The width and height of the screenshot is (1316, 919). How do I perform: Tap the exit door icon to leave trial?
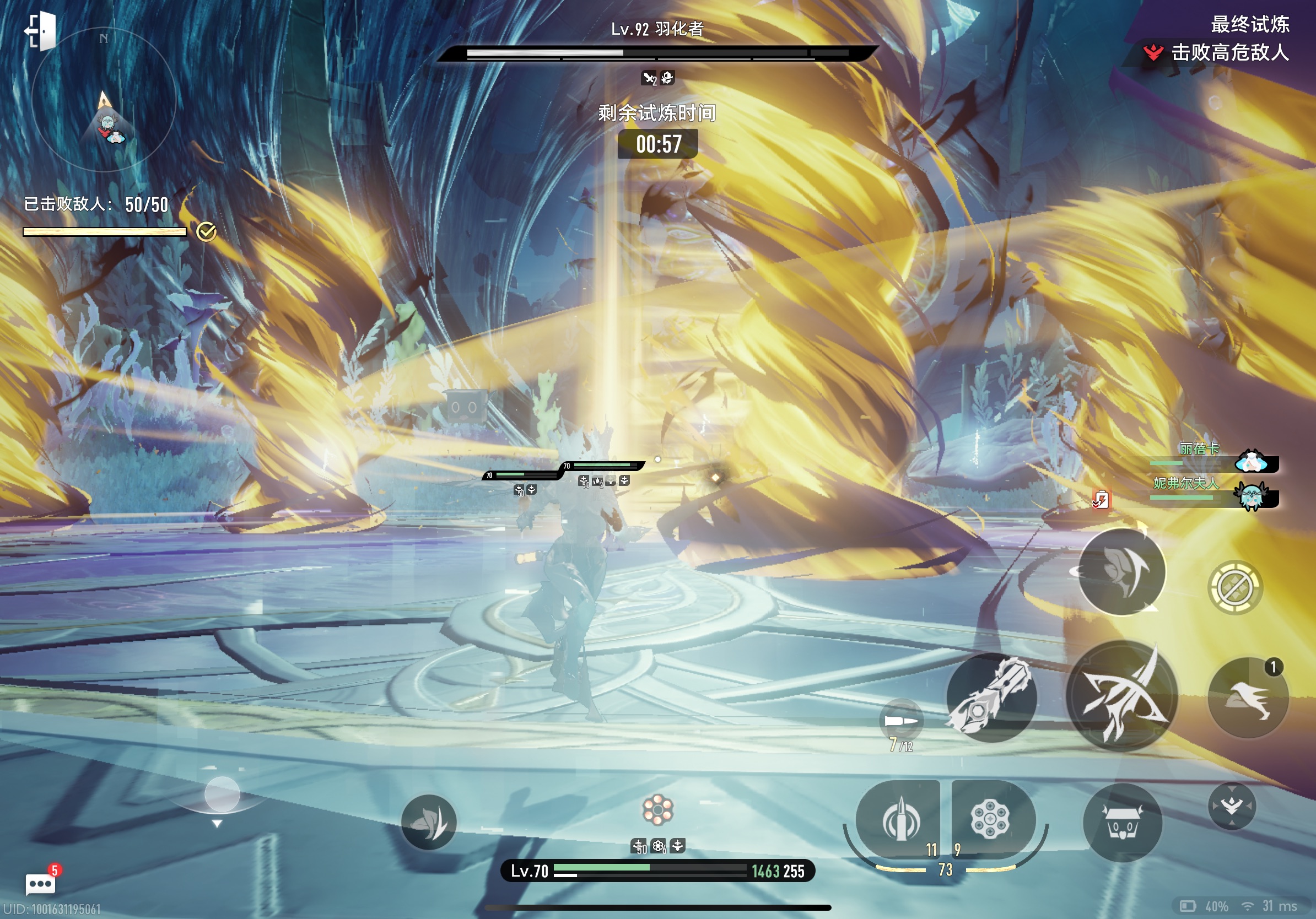point(40,30)
